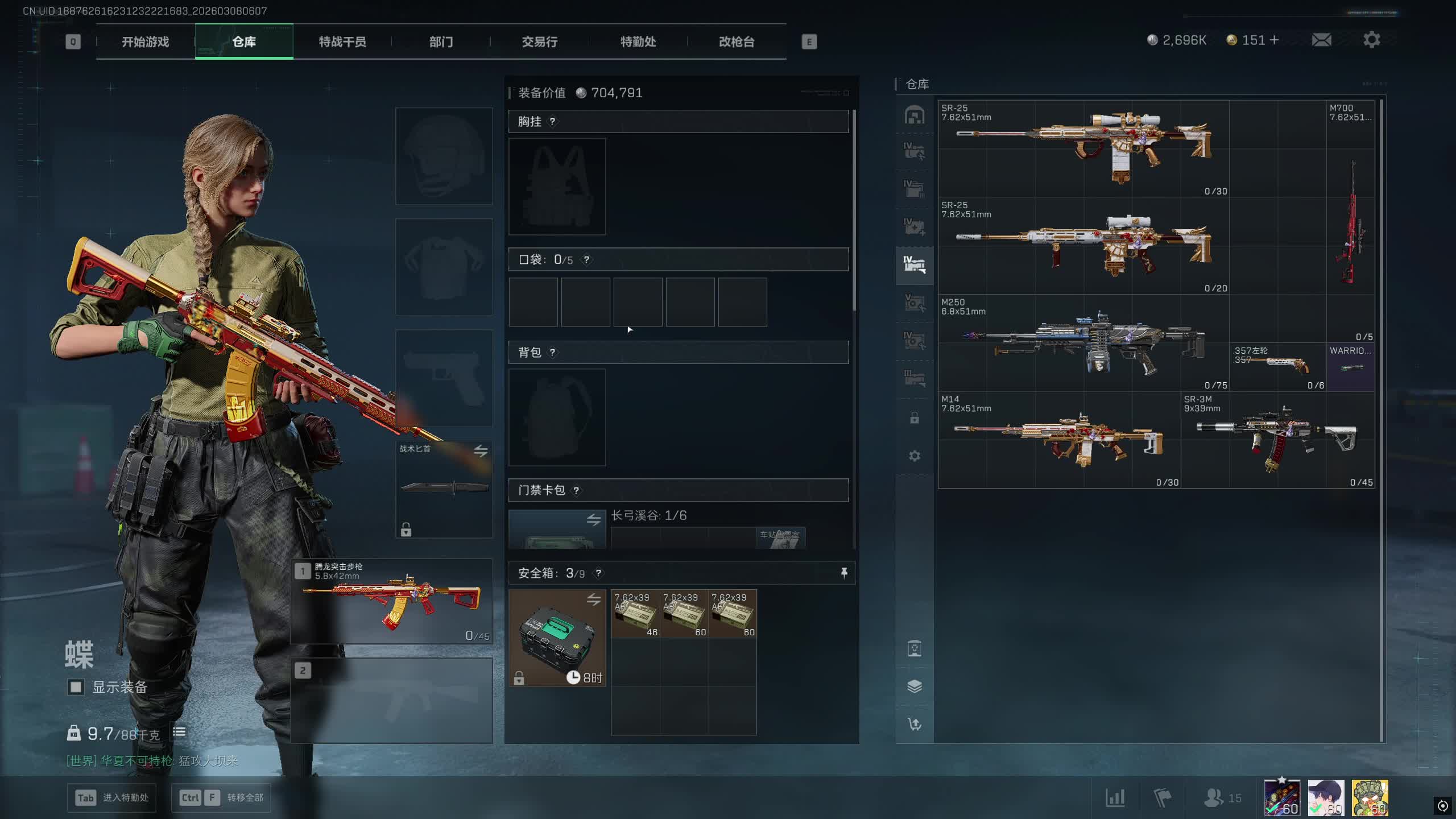Image resolution: width=1456 pixels, height=819 pixels.
Task: Switch to the 特战干员 tab
Action: 342,42
